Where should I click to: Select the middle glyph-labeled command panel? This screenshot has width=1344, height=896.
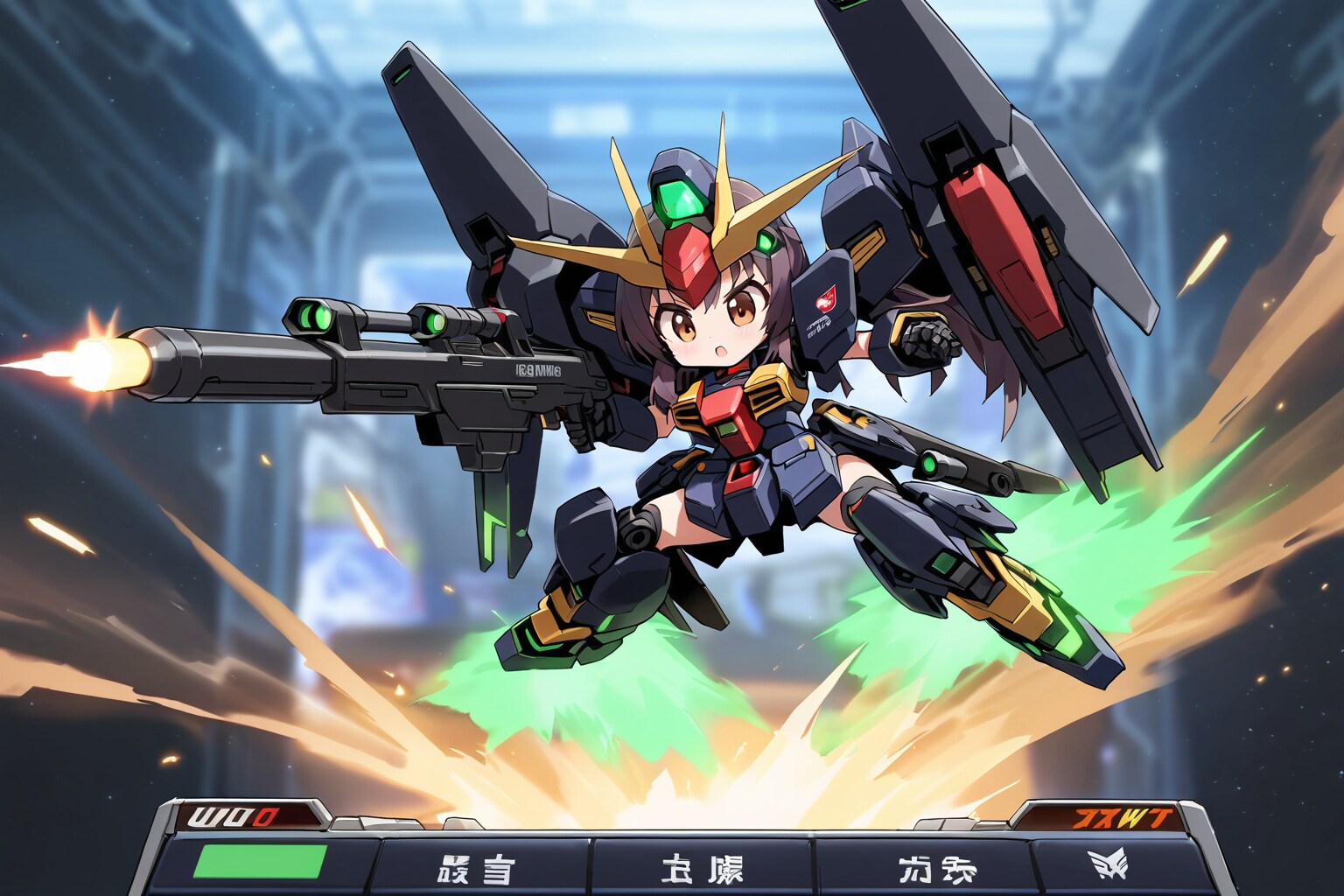click(702, 868)
